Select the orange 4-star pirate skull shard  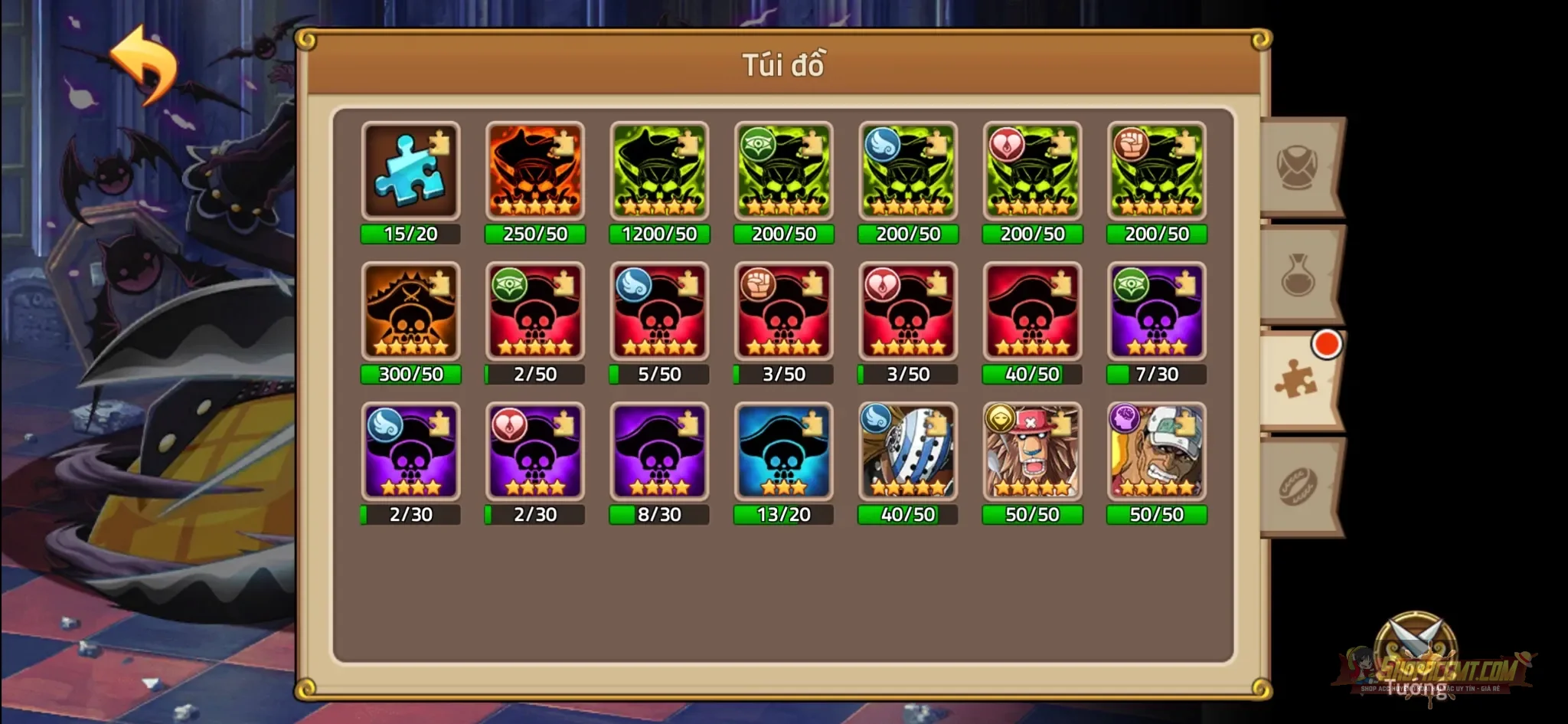pyautogui.click(x=535, y=170)
